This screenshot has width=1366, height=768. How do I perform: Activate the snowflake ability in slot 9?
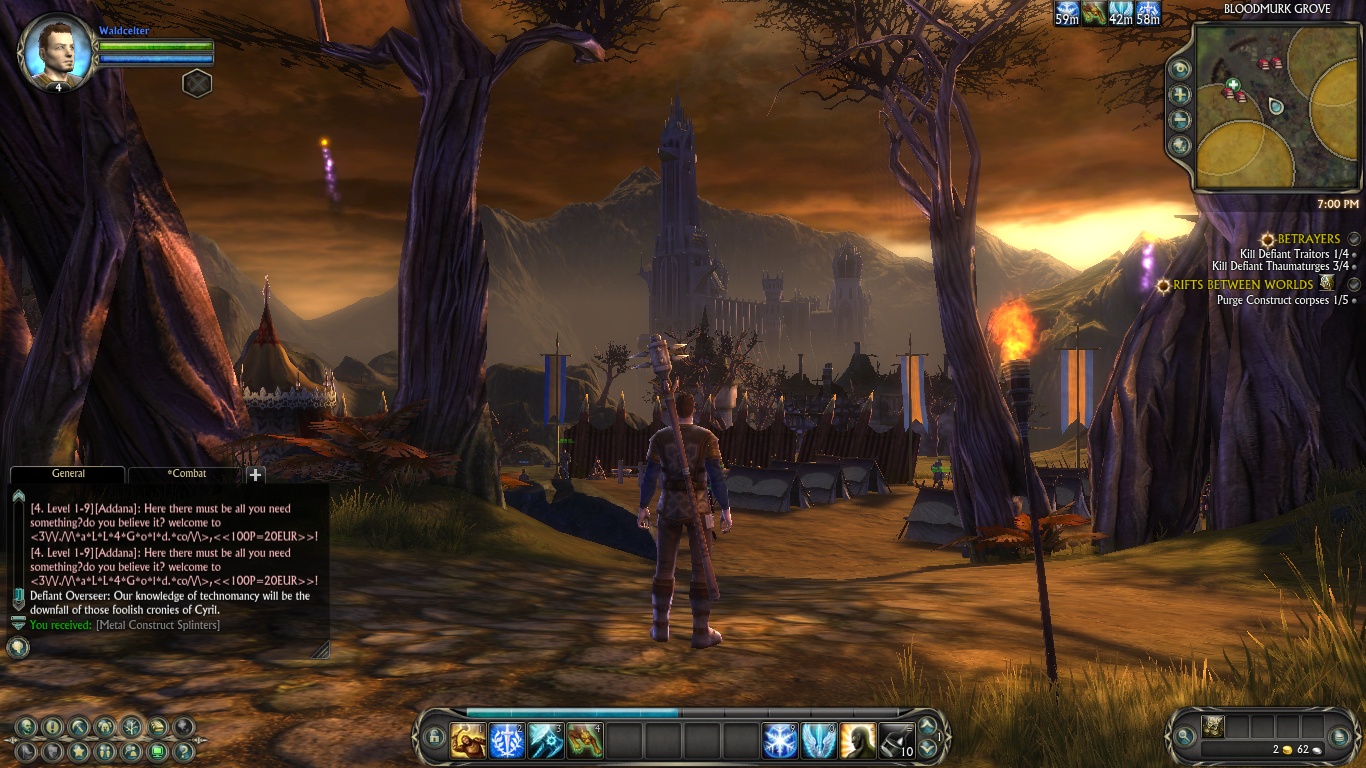[780, 741]
